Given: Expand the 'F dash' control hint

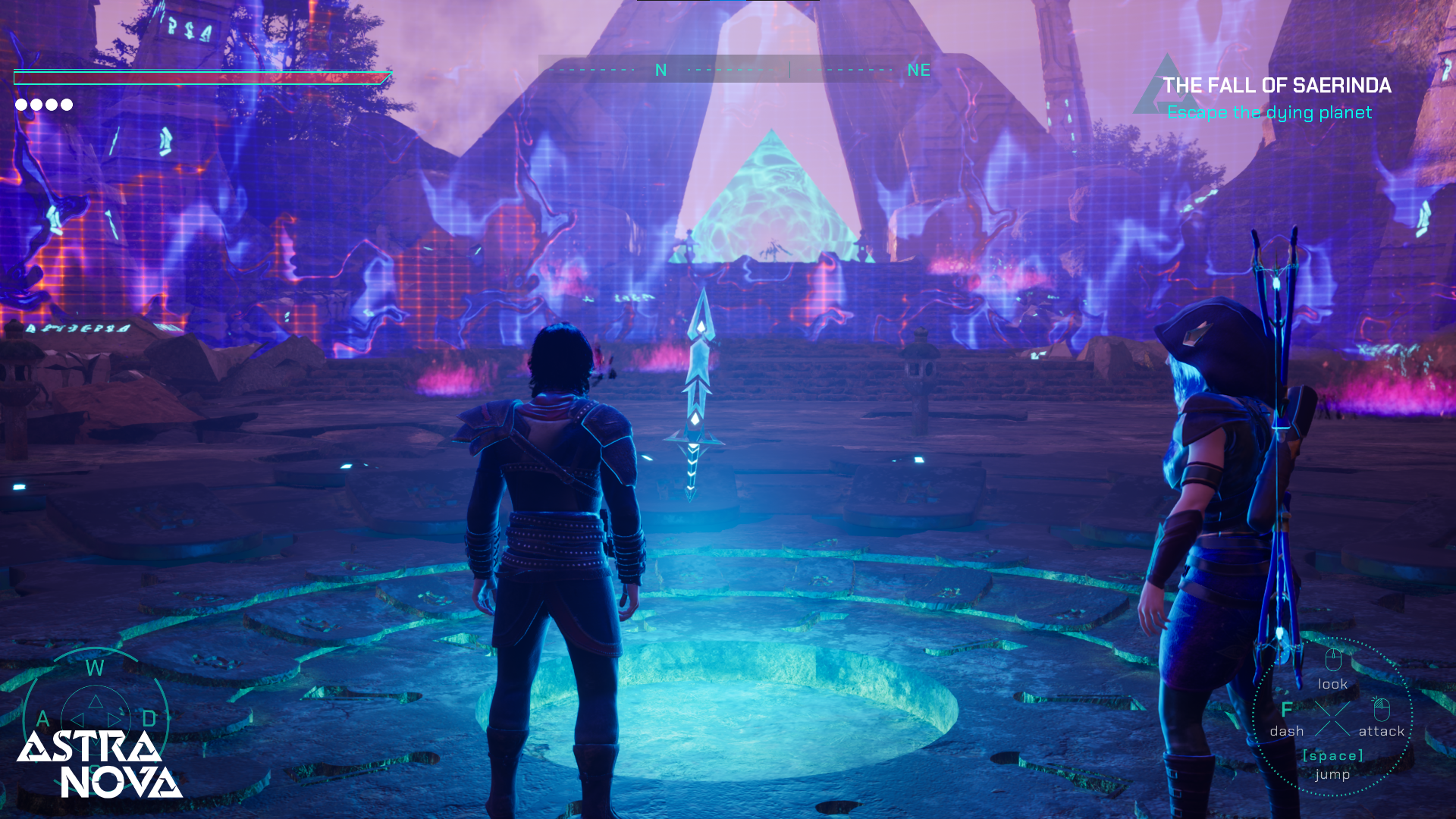Looking at the screenshot, I should (1286, 720).
